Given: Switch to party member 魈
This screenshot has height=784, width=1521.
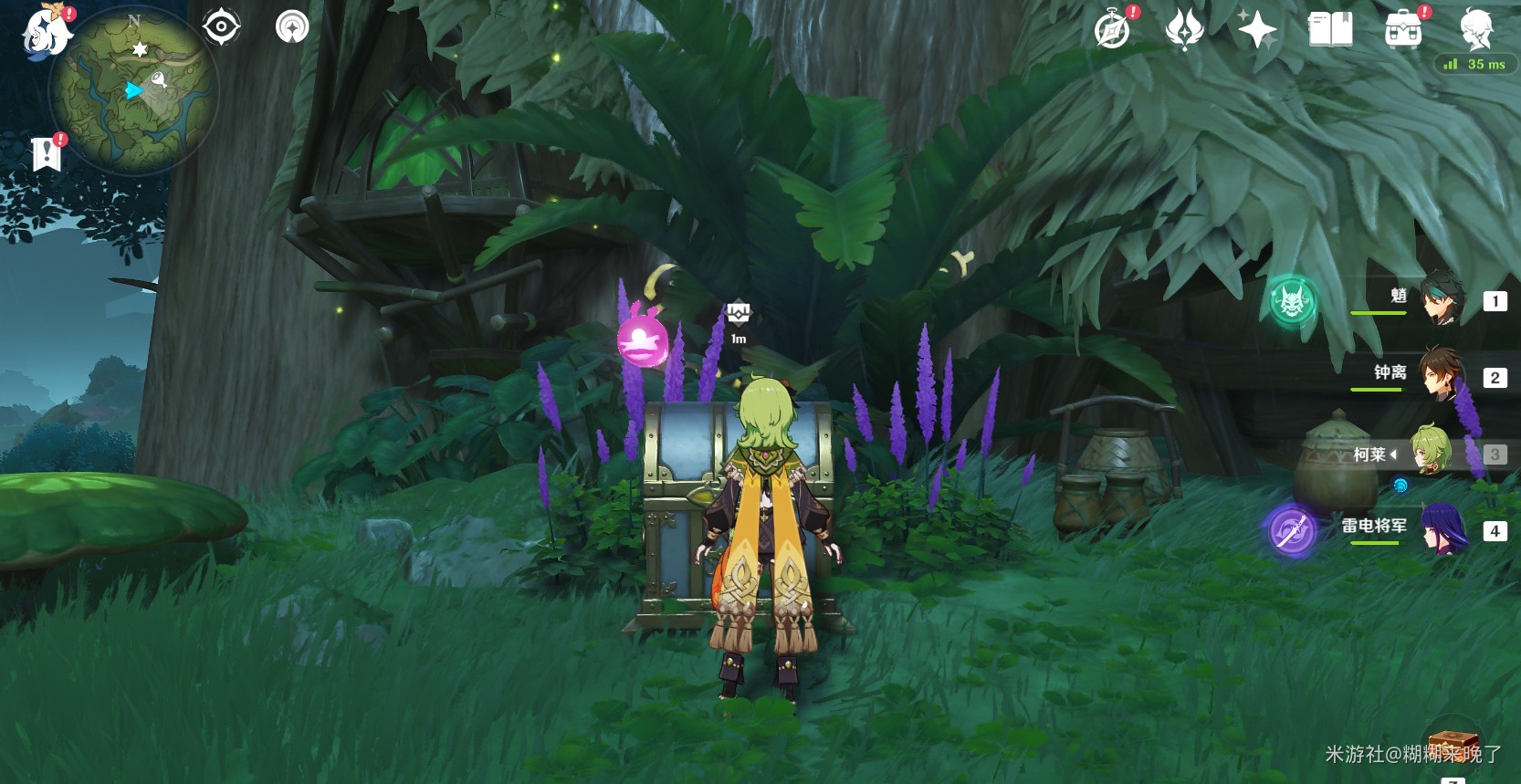Looking at the screenshot, I should click(x=1442, y=299).
